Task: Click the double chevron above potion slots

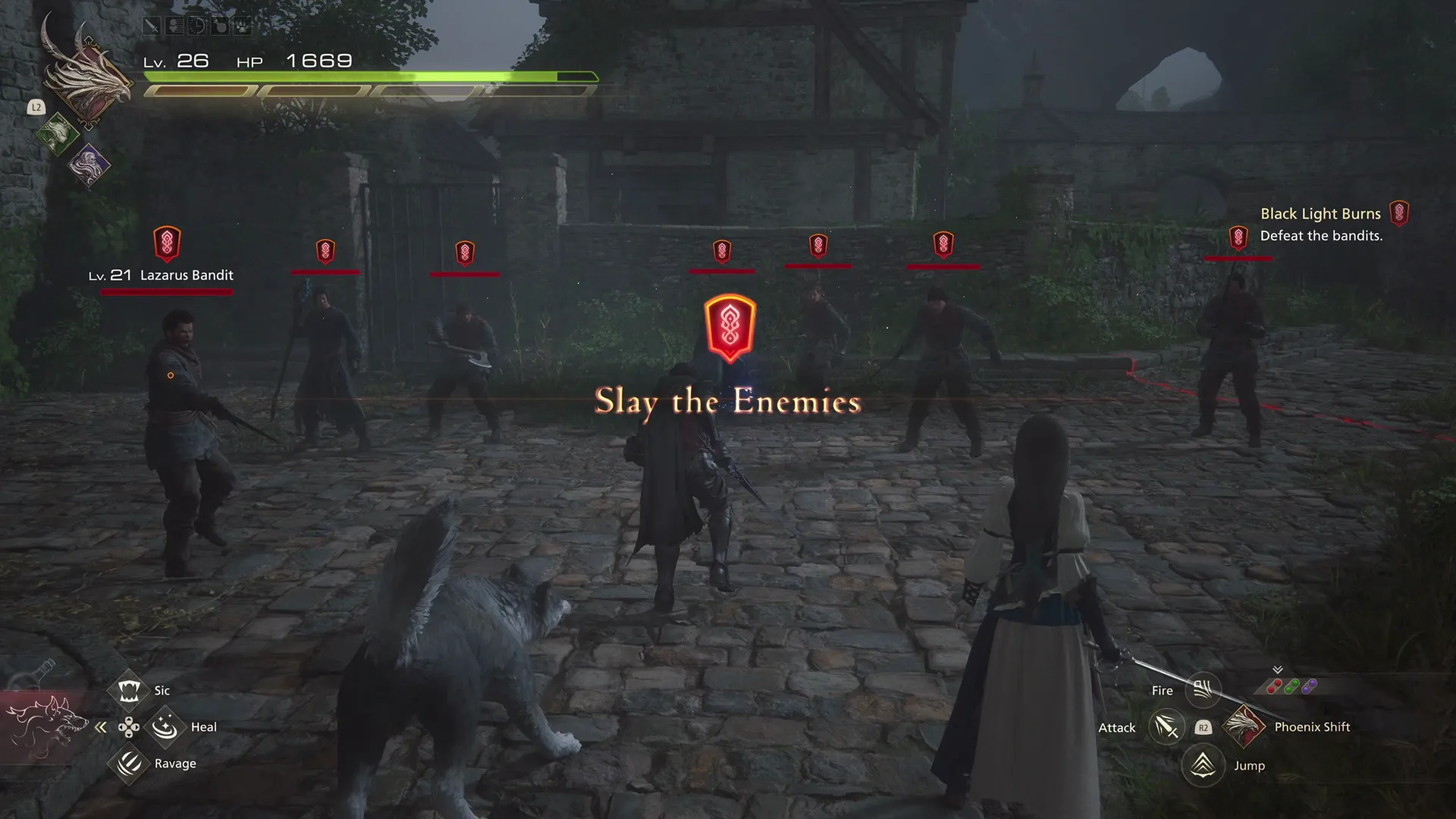Action: point(1278,670)
